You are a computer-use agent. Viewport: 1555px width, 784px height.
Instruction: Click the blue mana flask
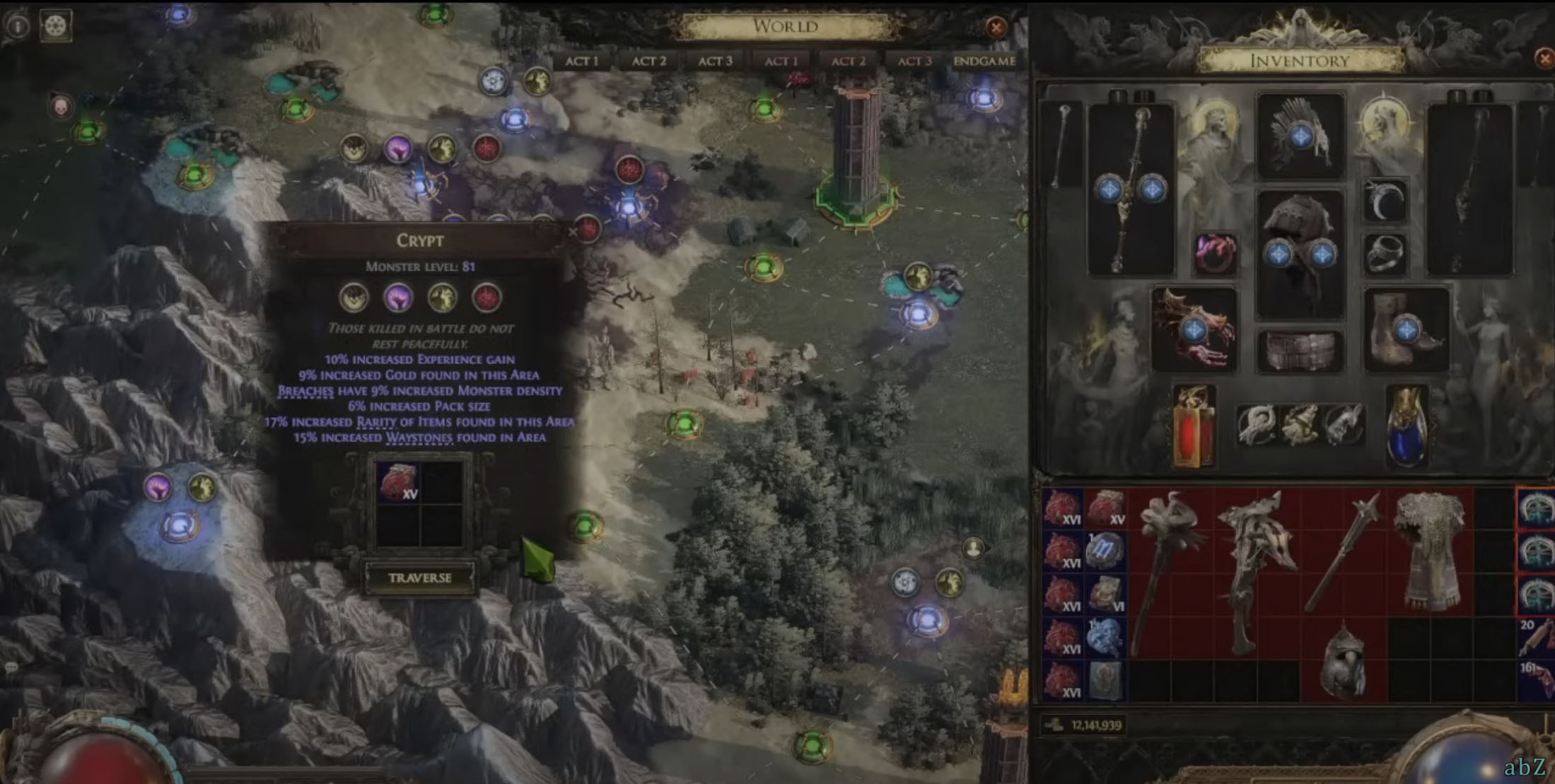point(1406,426)
